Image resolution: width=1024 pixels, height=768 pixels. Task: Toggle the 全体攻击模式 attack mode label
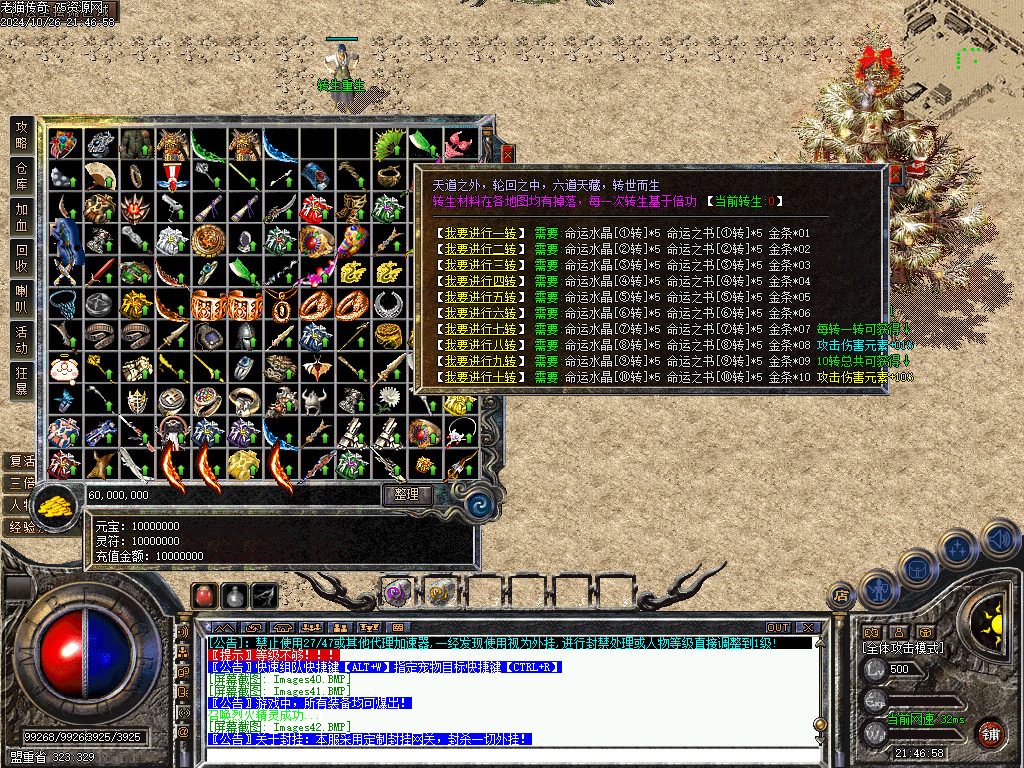pyautogui.click(x=902, y=648)
